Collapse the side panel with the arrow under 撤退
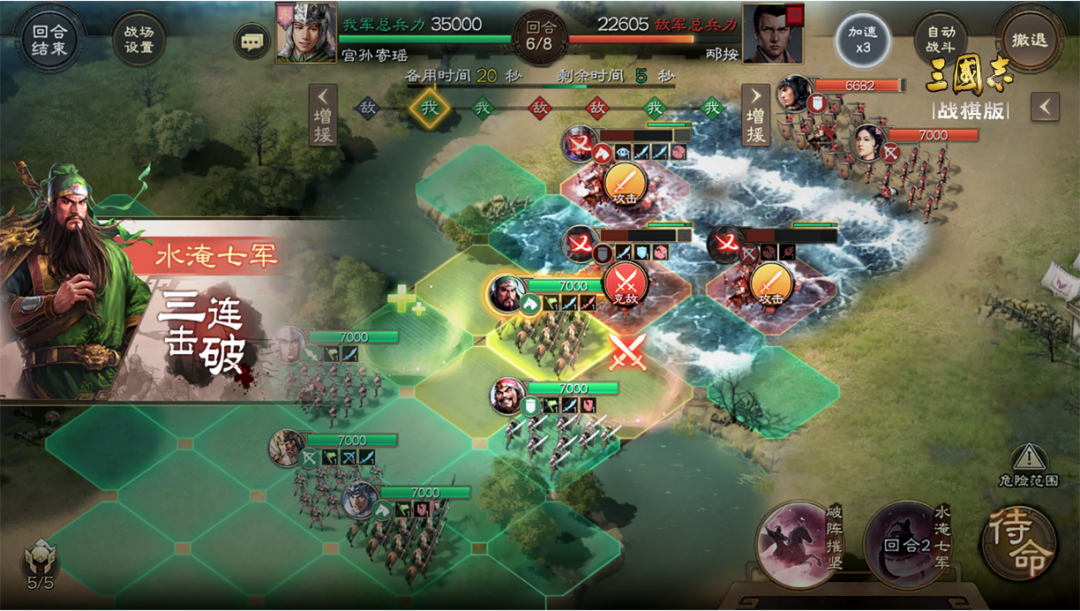The height and width of the screenshot is (611, 1080). 1045,107
